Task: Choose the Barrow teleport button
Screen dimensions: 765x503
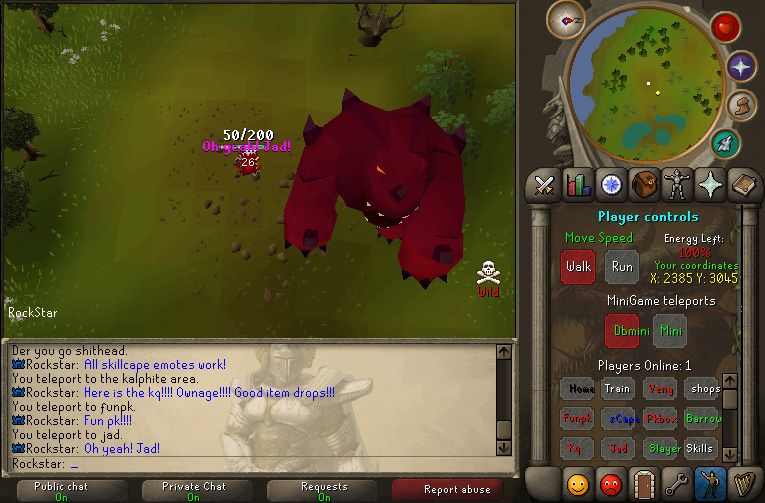Action: pyautogui.click(x=704, y=419)
